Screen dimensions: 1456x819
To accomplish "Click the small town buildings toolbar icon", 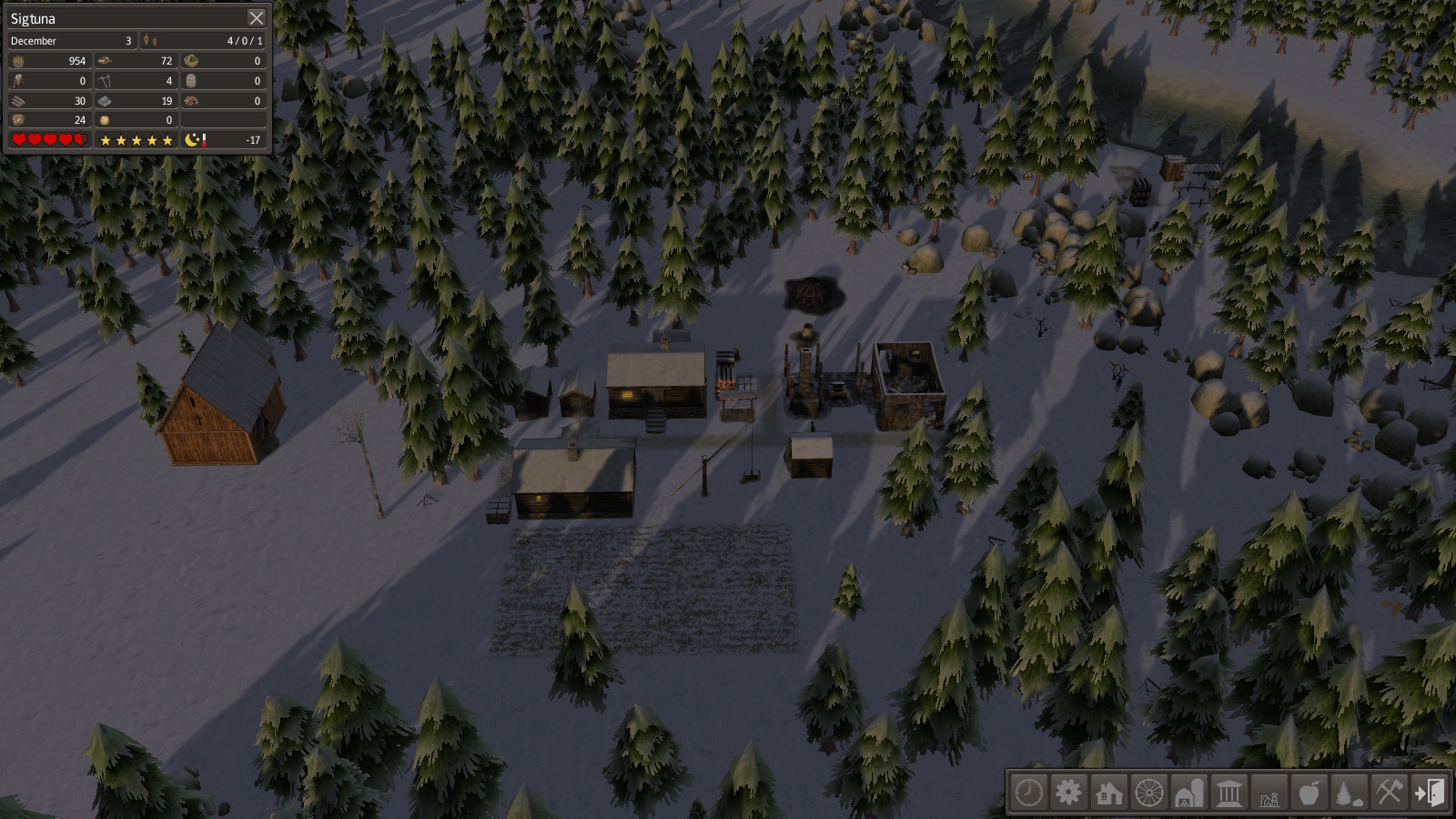I will tap(1269, 794).
